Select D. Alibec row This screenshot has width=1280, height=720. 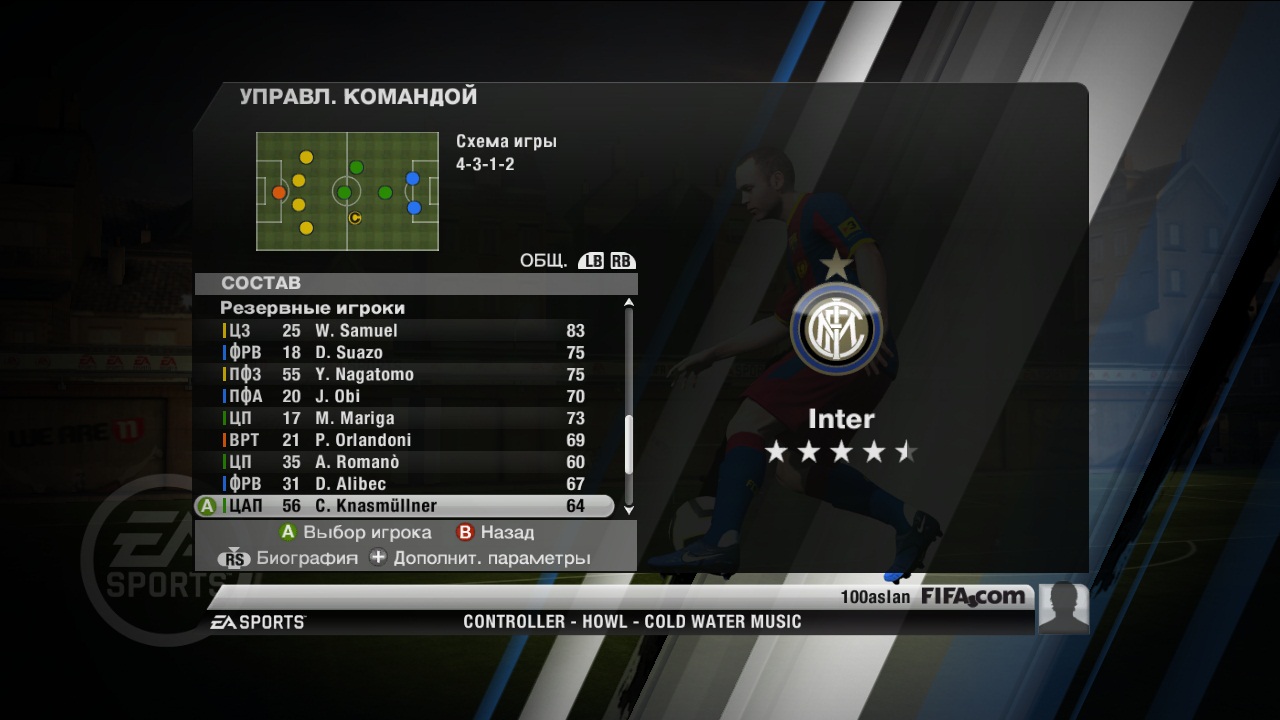[x=400, y=485]
